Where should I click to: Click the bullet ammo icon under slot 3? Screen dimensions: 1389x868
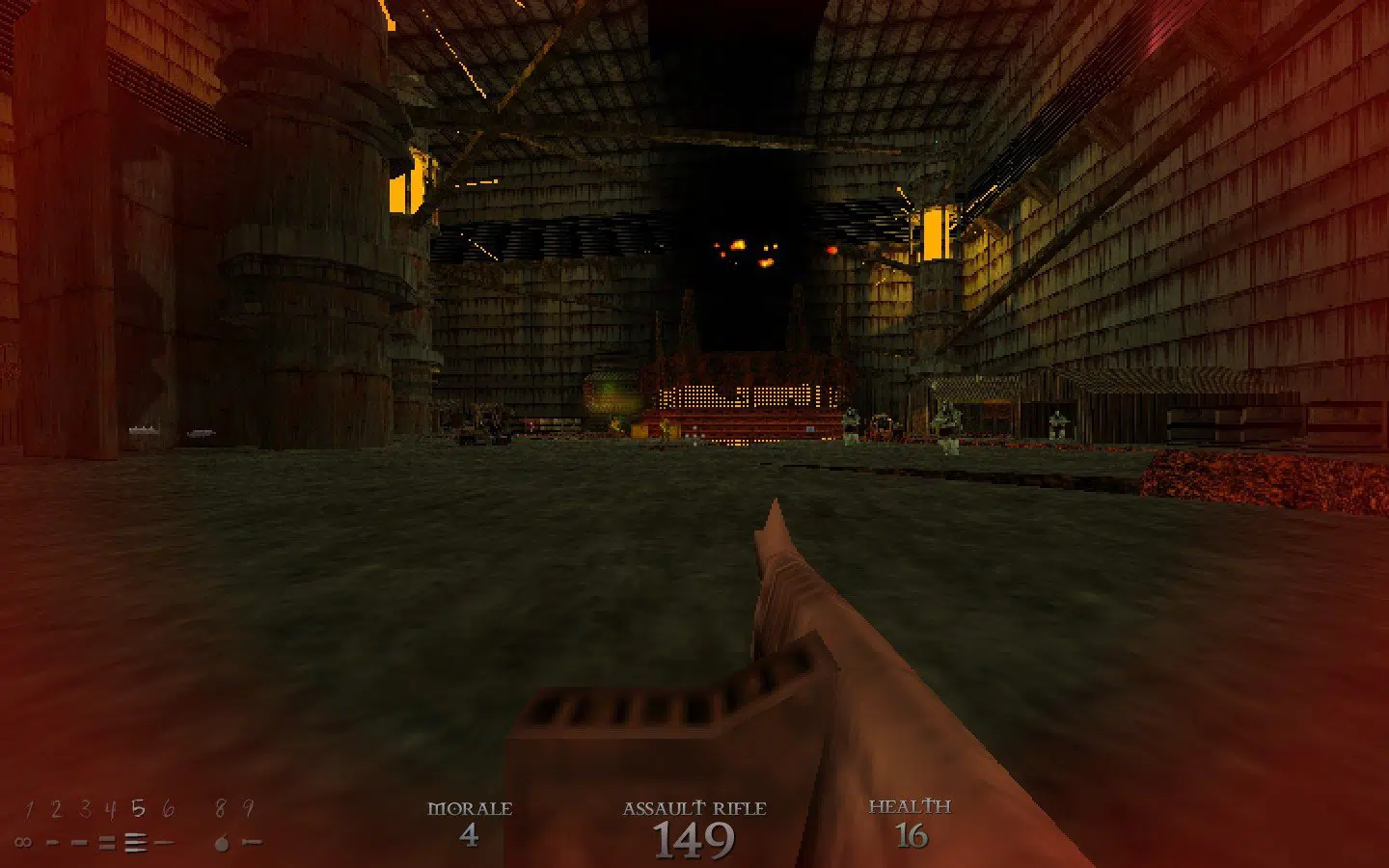coord(79,841)
